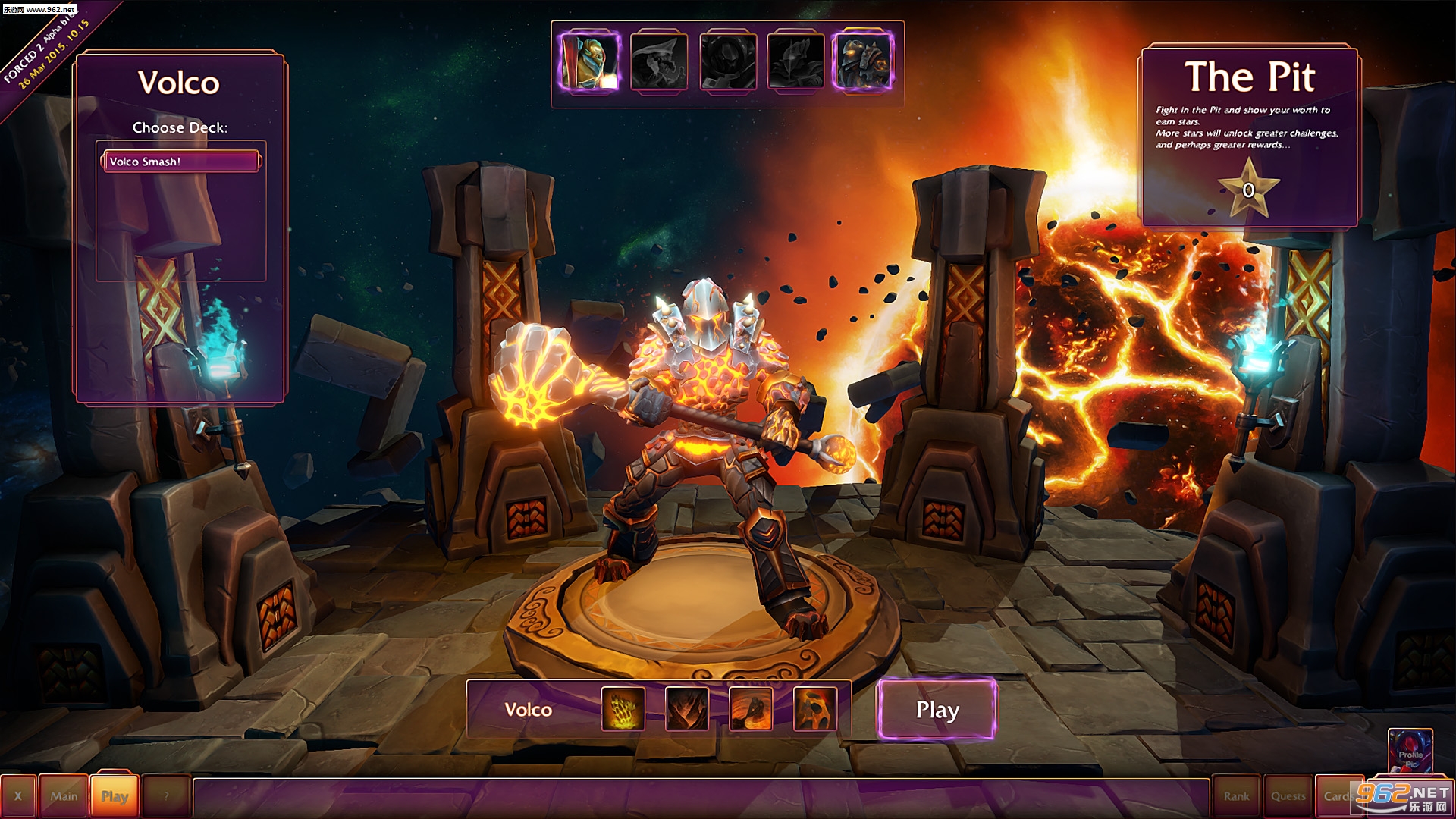Click Volco's glowing fist ability icon
The image size is (1456, 819).
pos(623,709)
